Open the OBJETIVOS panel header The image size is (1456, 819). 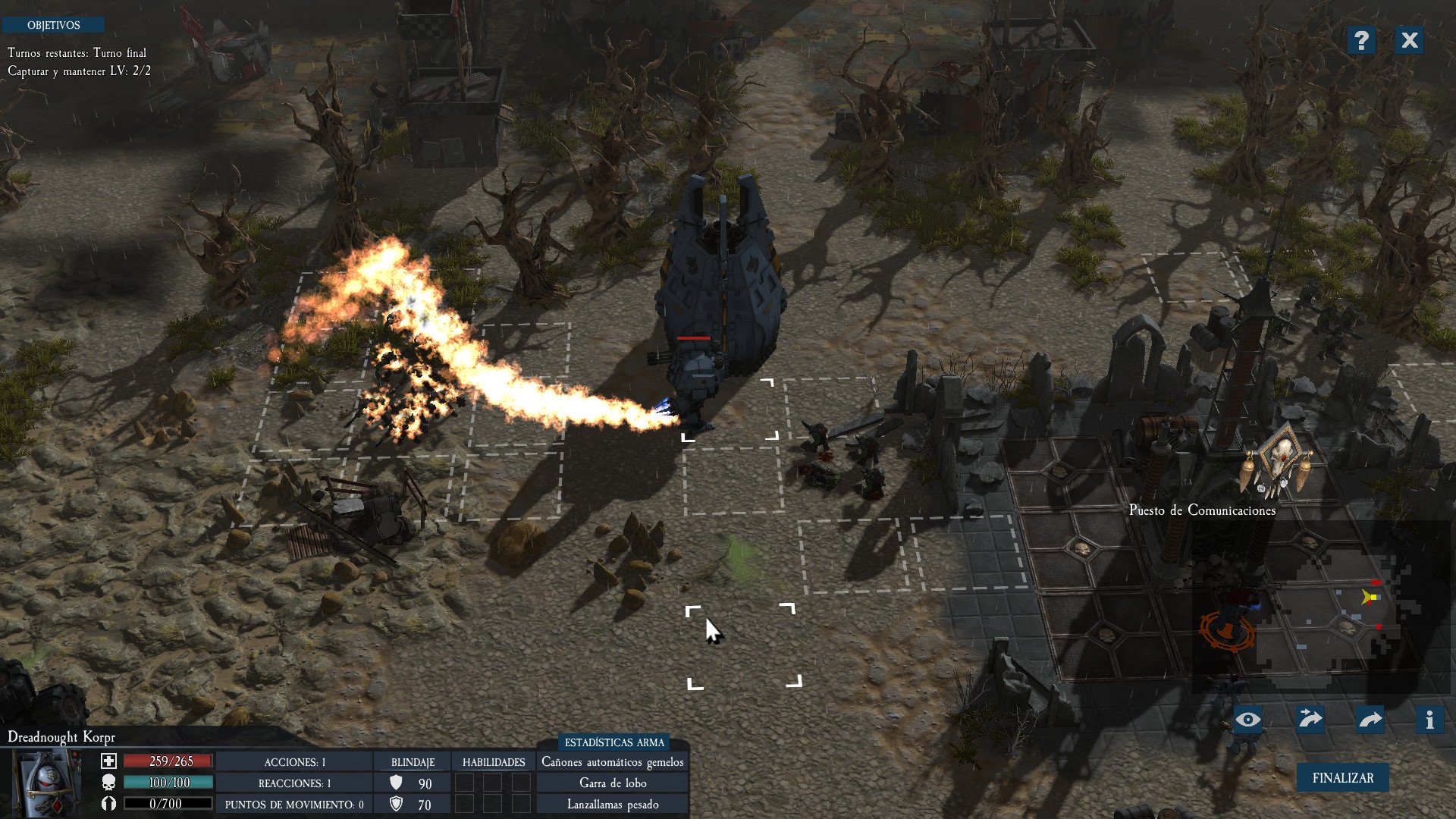tap(54, 25)
